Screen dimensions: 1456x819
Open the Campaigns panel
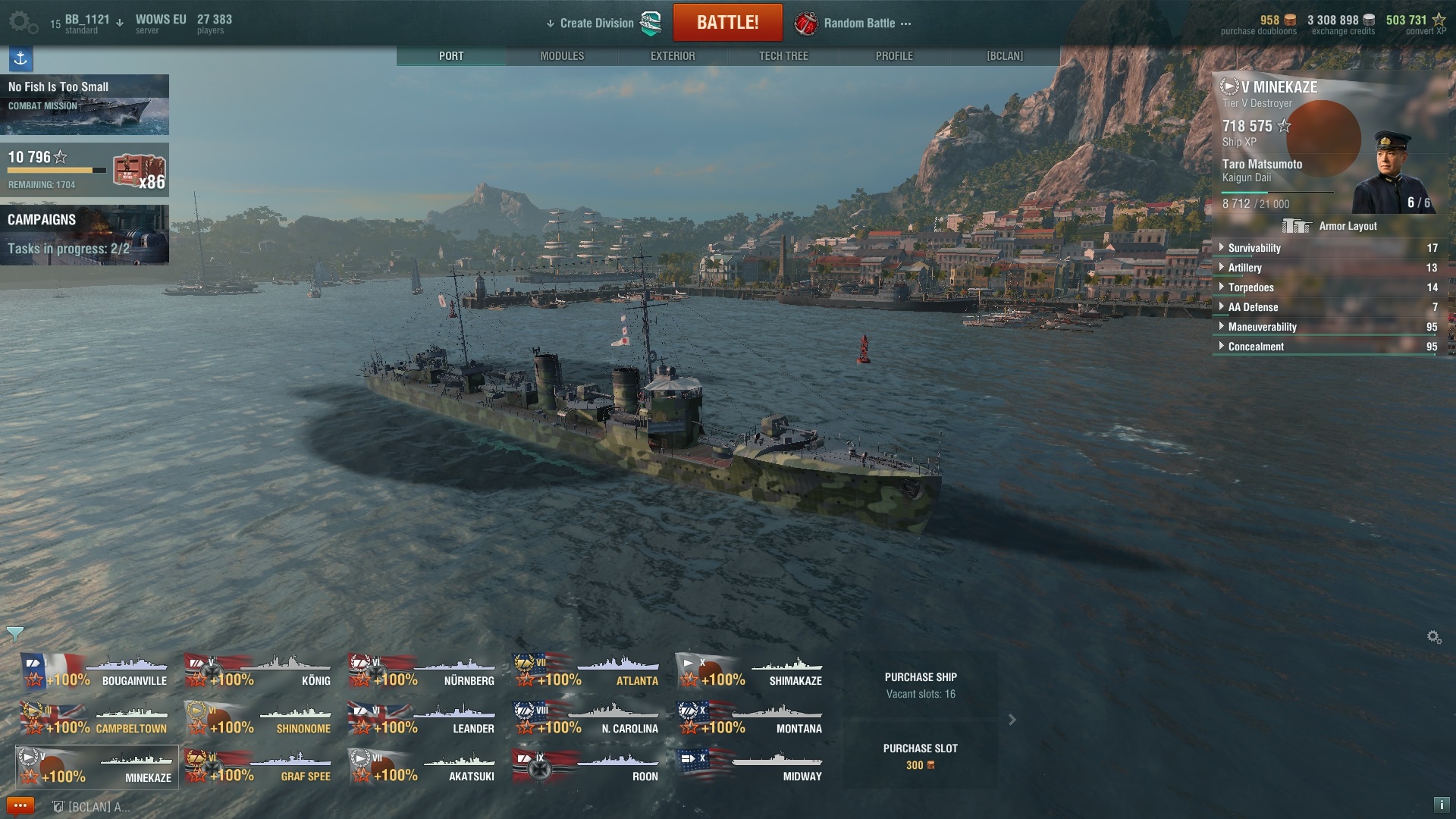click(x=84, y=234)
